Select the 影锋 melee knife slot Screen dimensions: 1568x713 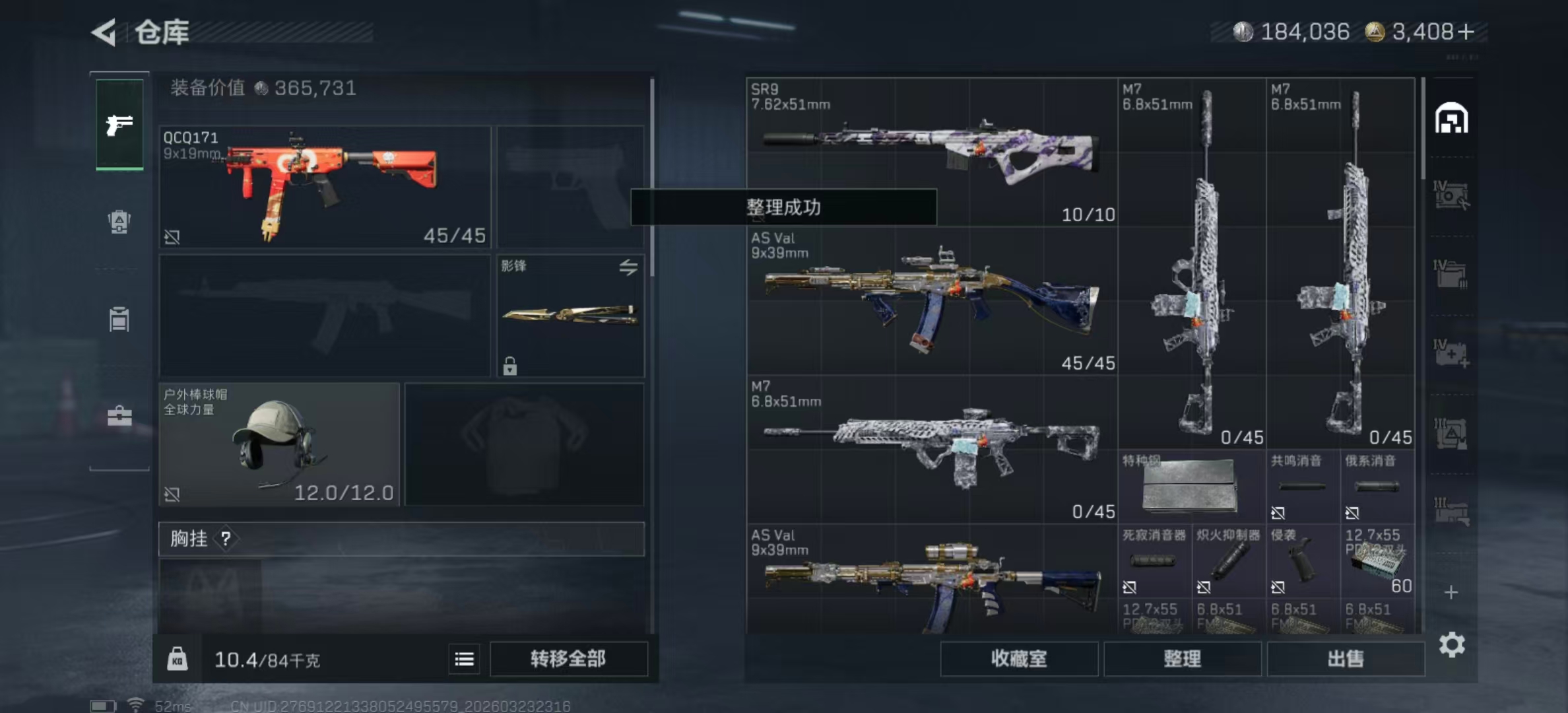coord(570,316)
